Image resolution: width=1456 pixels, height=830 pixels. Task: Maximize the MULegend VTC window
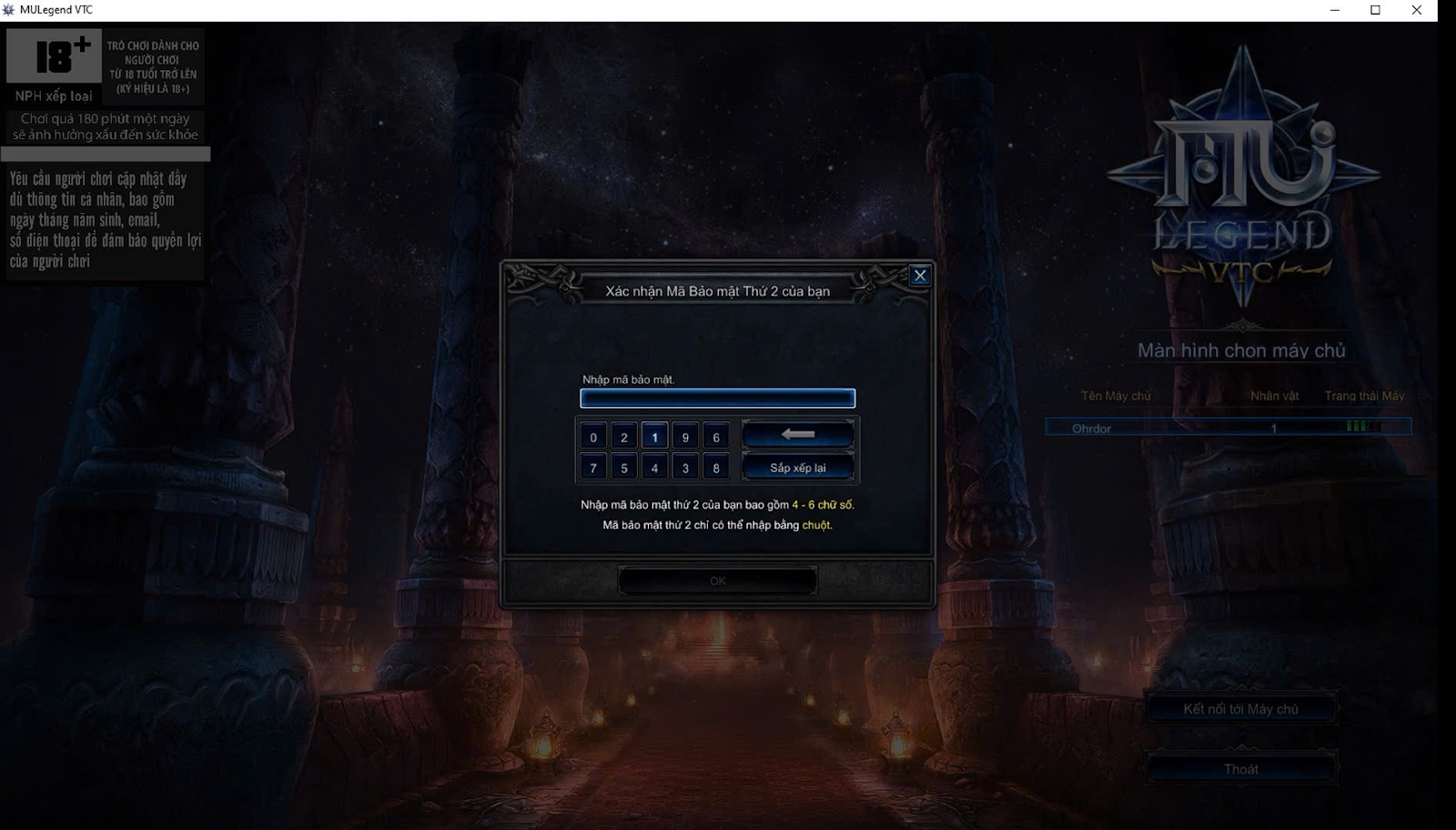click(x=1375, y=10)
